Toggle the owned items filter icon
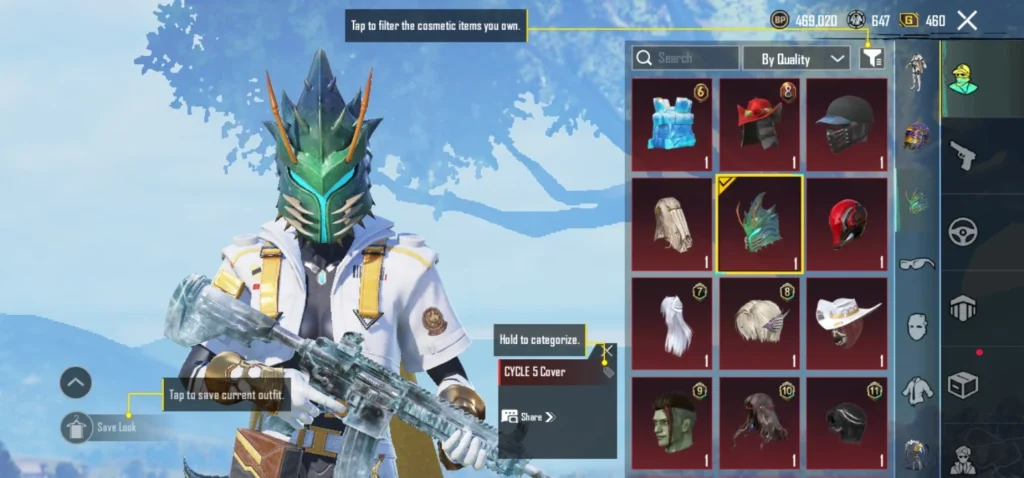Image resolution: width=1024 pixels, height=478 pixels. click(x=872, y=58)
